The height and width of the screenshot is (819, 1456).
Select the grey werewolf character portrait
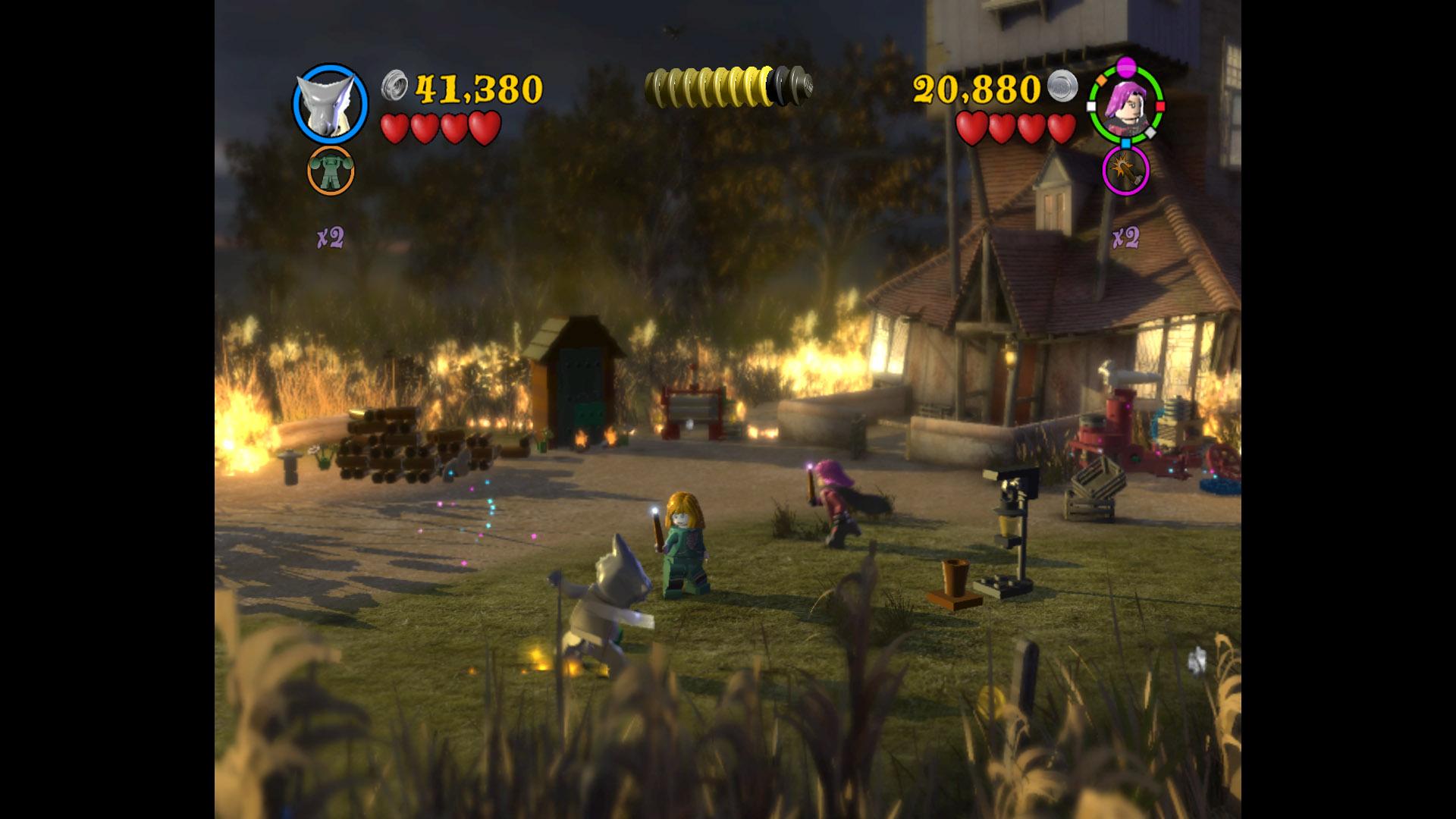pos(330,103)
